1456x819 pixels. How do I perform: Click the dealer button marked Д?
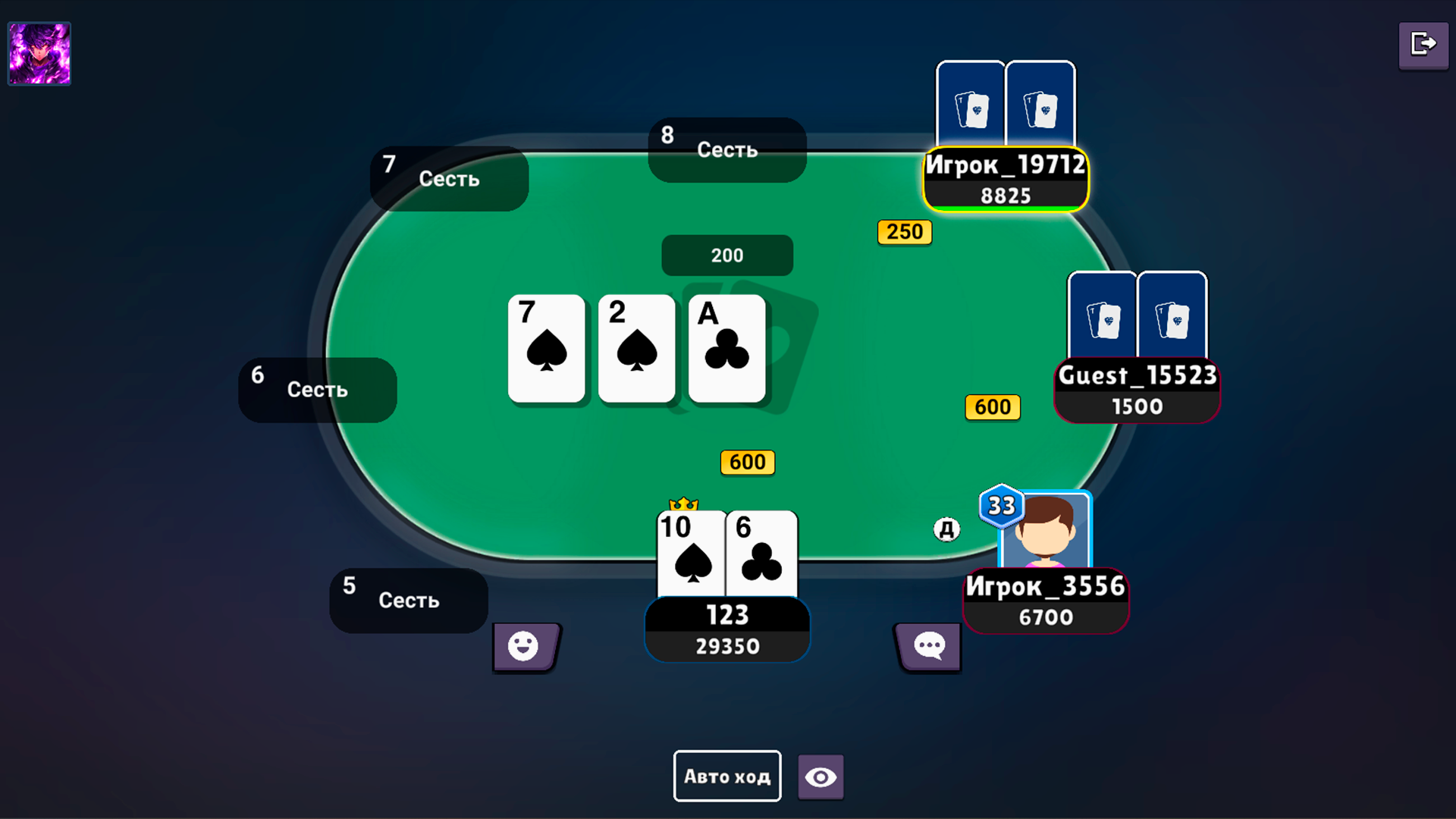945,529
